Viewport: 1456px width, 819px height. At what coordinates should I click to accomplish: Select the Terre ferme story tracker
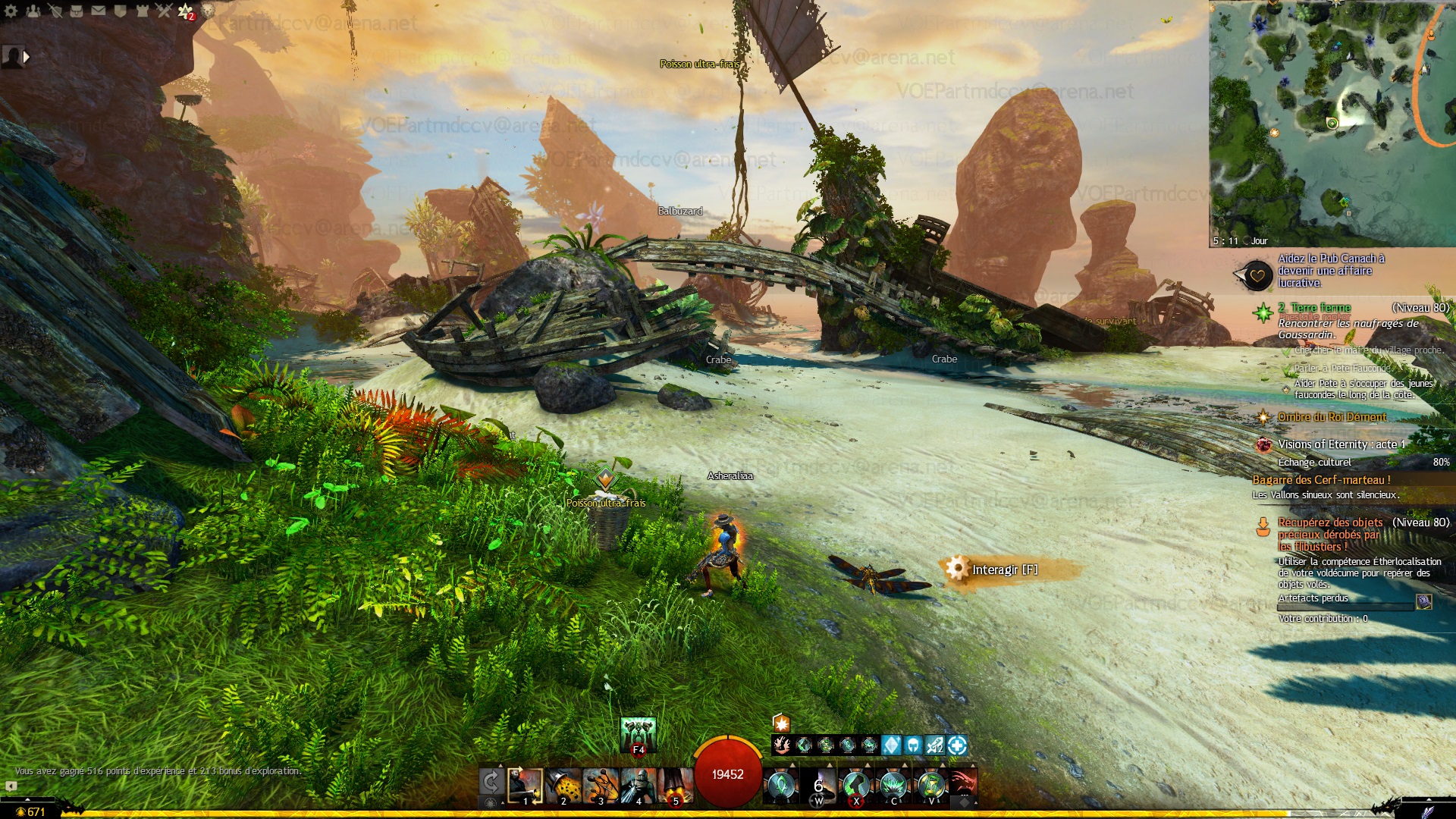click(1320, 308)
